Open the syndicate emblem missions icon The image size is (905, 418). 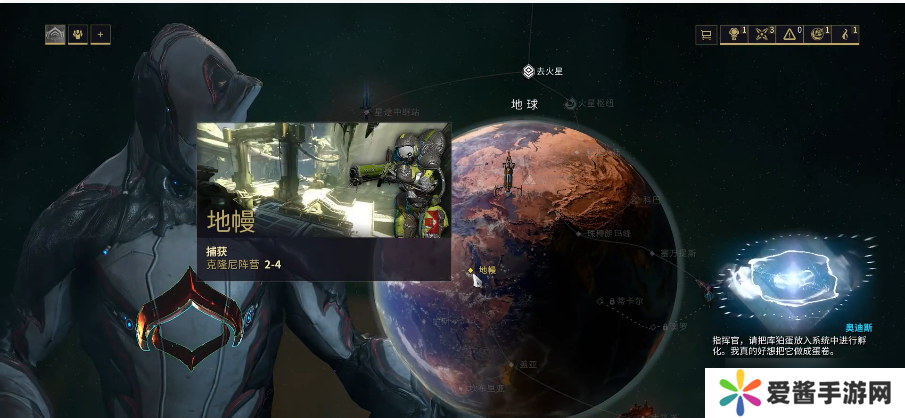818,35
